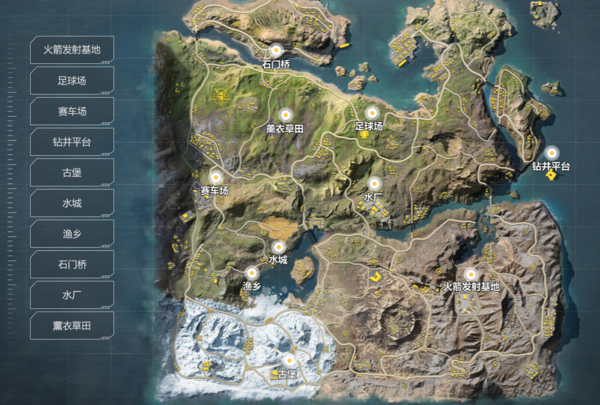This screenshot has width=600, height=405.
Task: Click the 足球场 pin on the map
Action: point(371,112)
